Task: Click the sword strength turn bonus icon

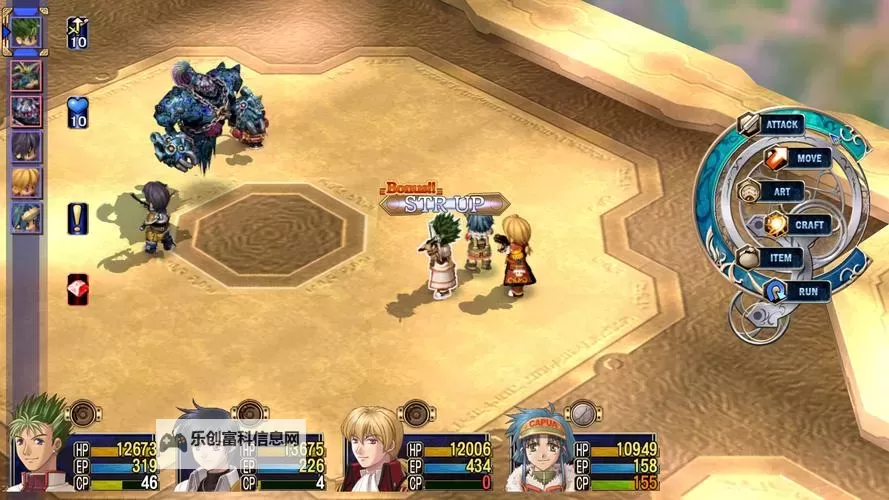Action: [78, 33]
